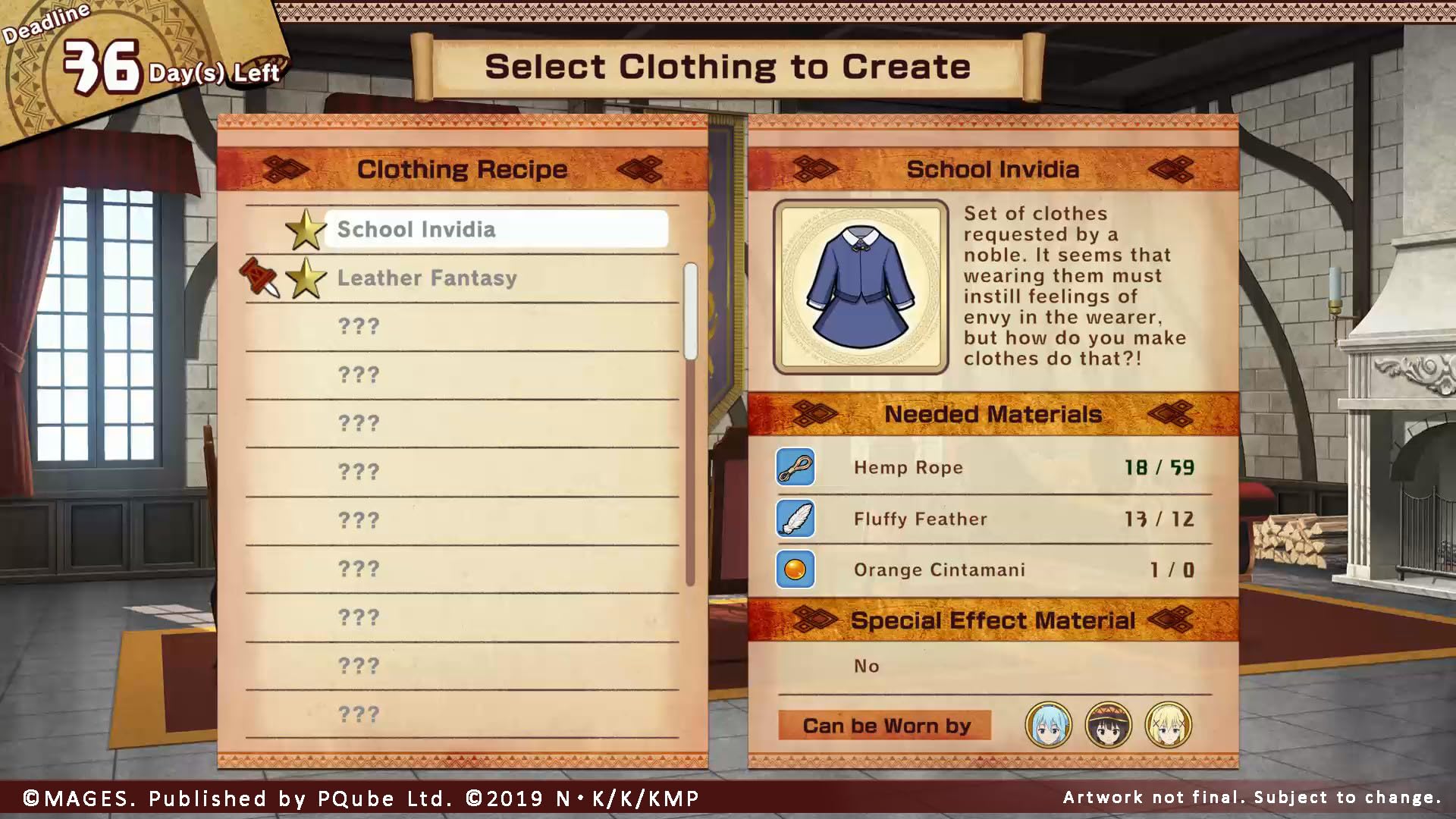Click the Hemp Rope material icon
The image size is (1456, 819).
(x=795, y=467)
